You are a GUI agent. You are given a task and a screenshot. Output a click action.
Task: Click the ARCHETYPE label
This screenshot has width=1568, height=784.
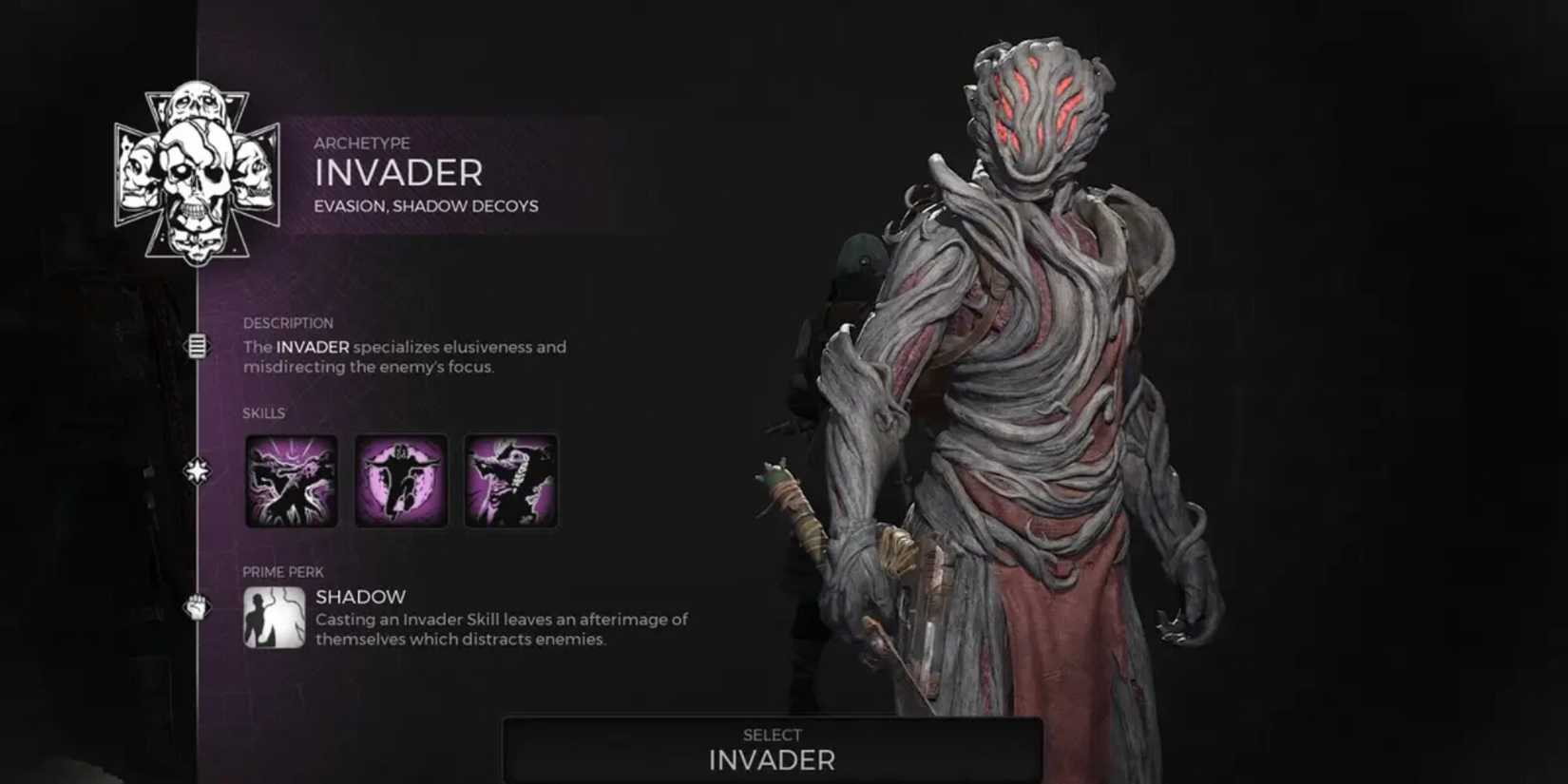pos(363,143)
